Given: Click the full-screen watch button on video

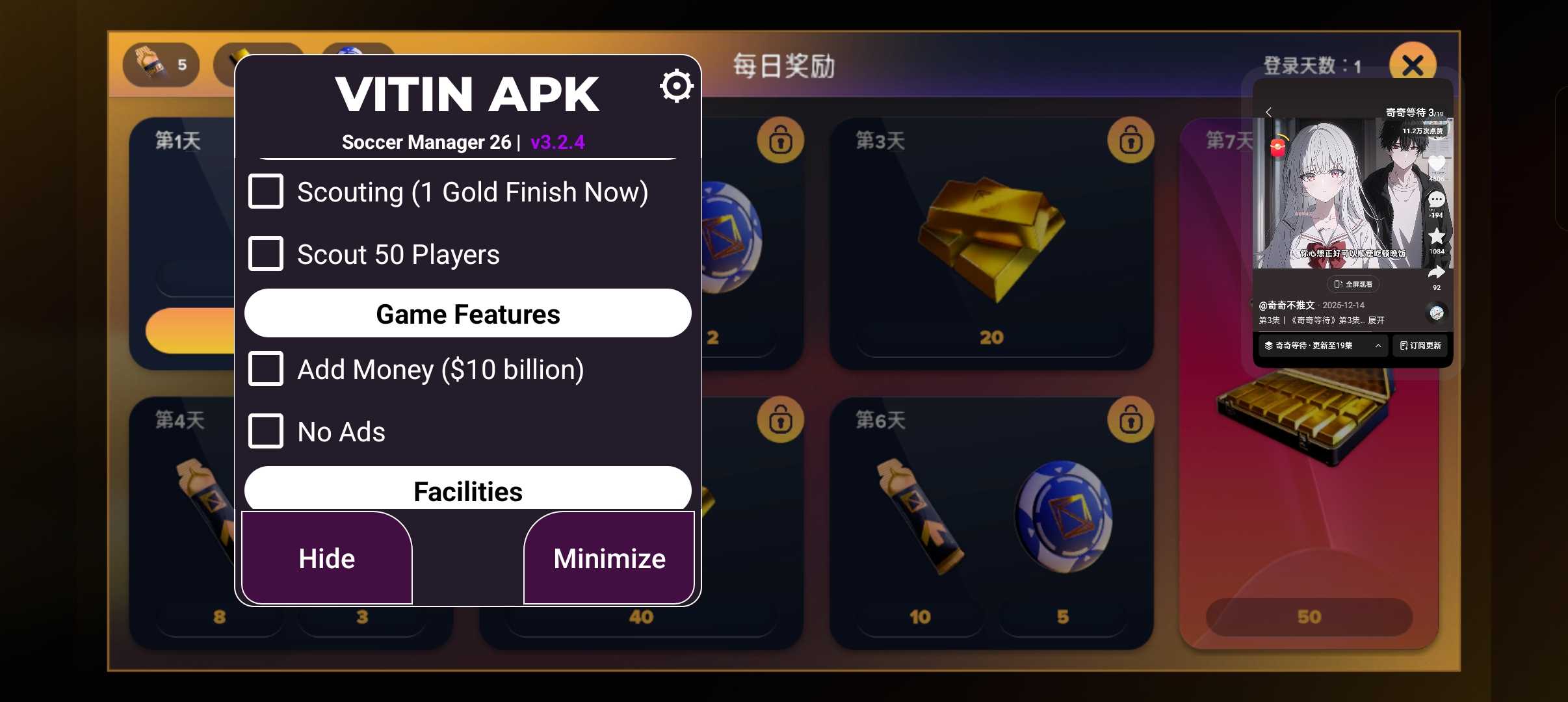Looking at the screenshot, I should pos(1353,284).
